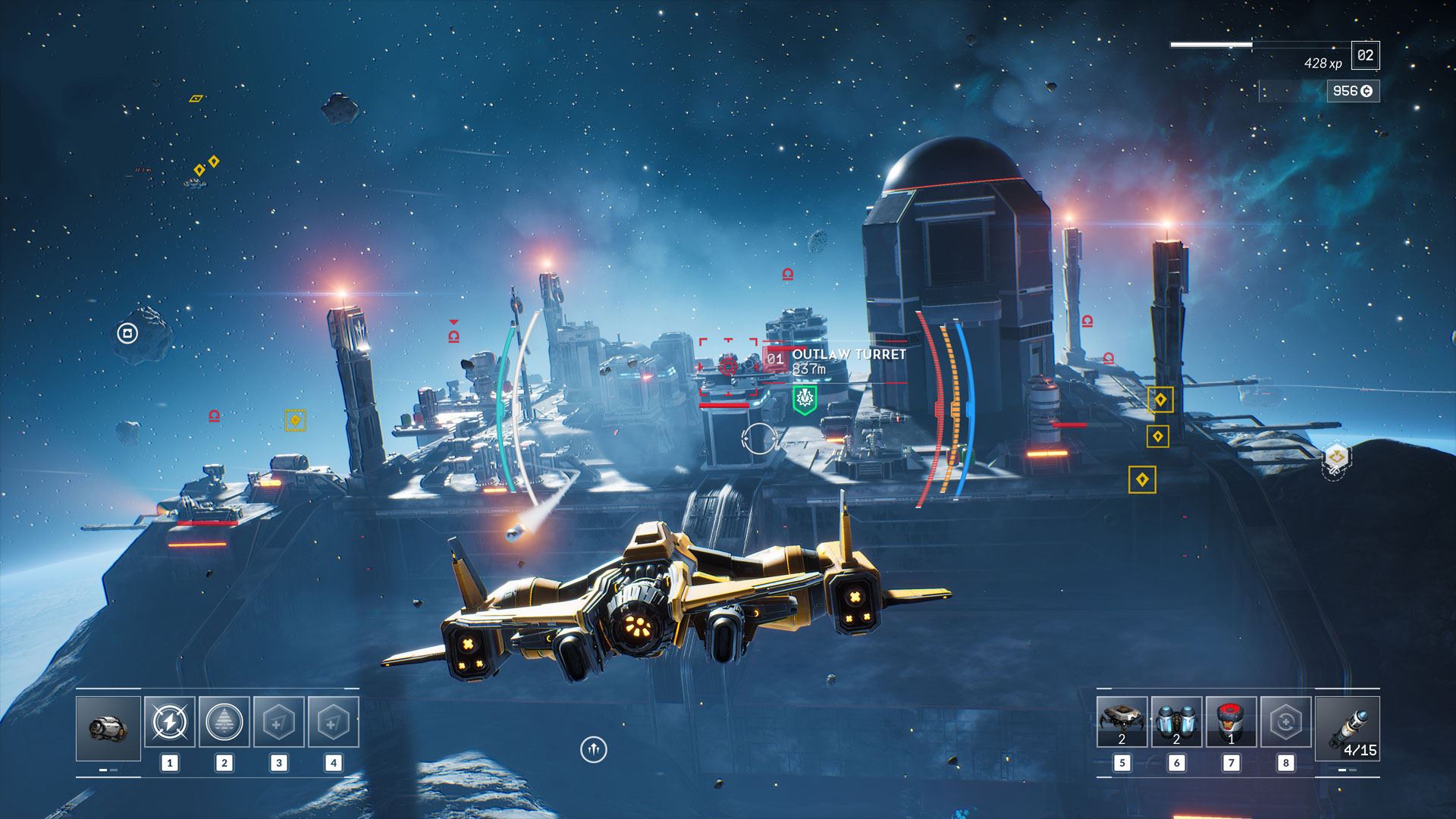Select the empty repair consumable slot
The height and width of the screenshot is (819, 1456).
pos(1285,722)
